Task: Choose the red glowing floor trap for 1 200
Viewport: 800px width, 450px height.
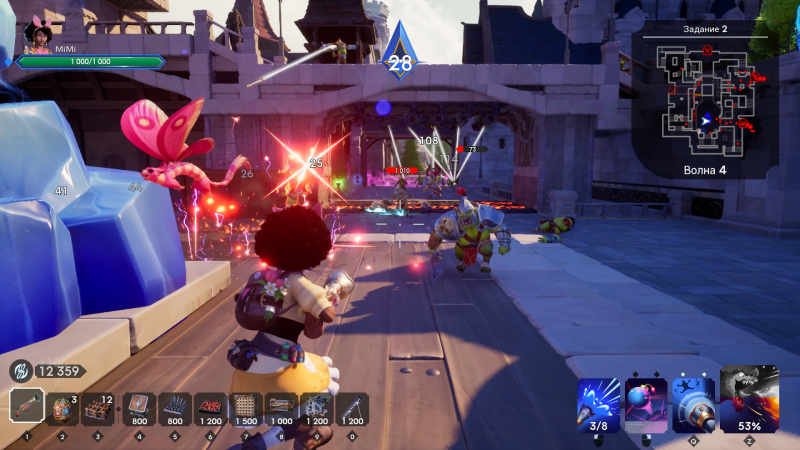Action: pos(209,407)
